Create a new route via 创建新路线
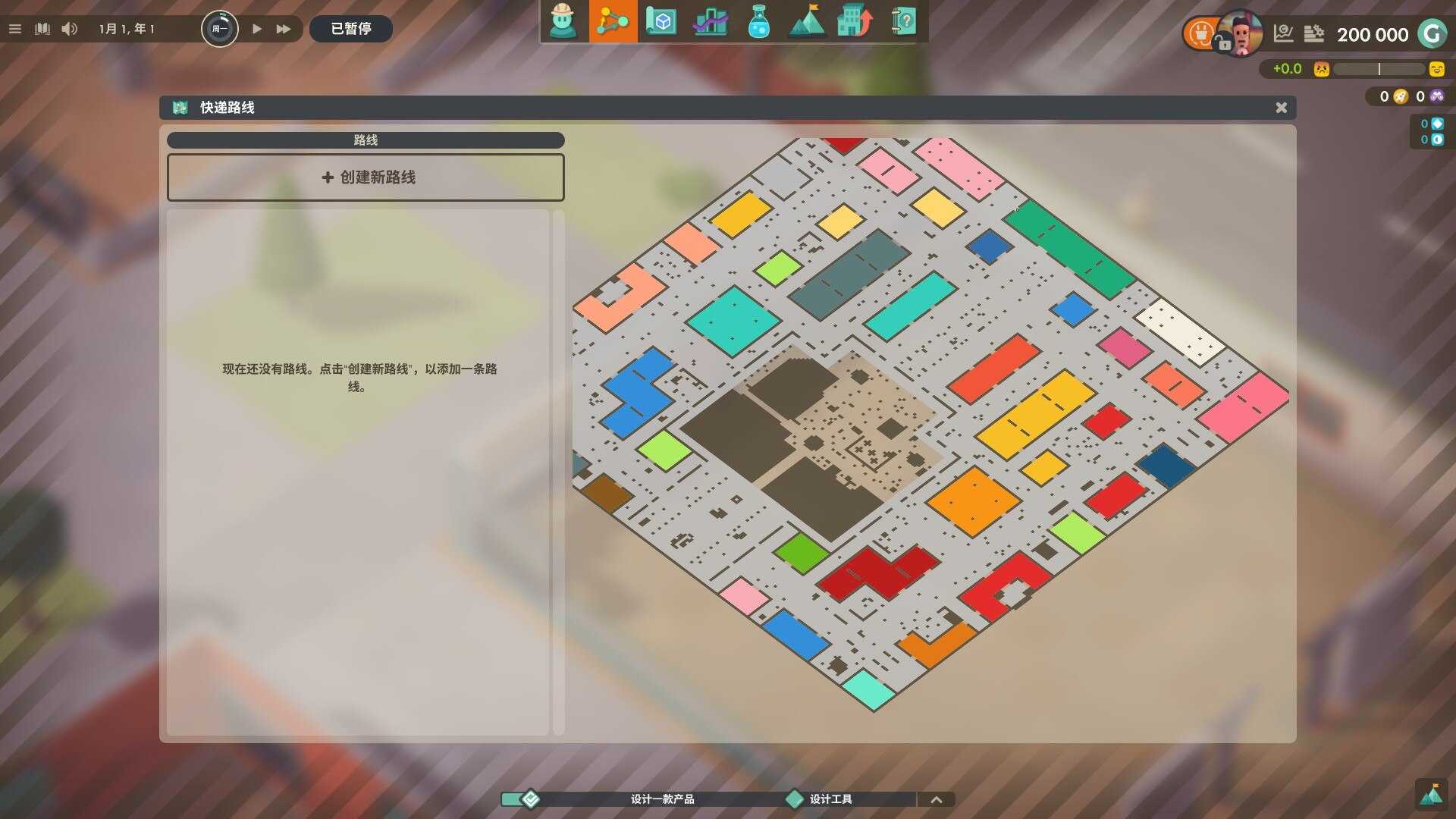Image resolution: width=1456 pixels, height=819 pixels. [x=366, y=177]
